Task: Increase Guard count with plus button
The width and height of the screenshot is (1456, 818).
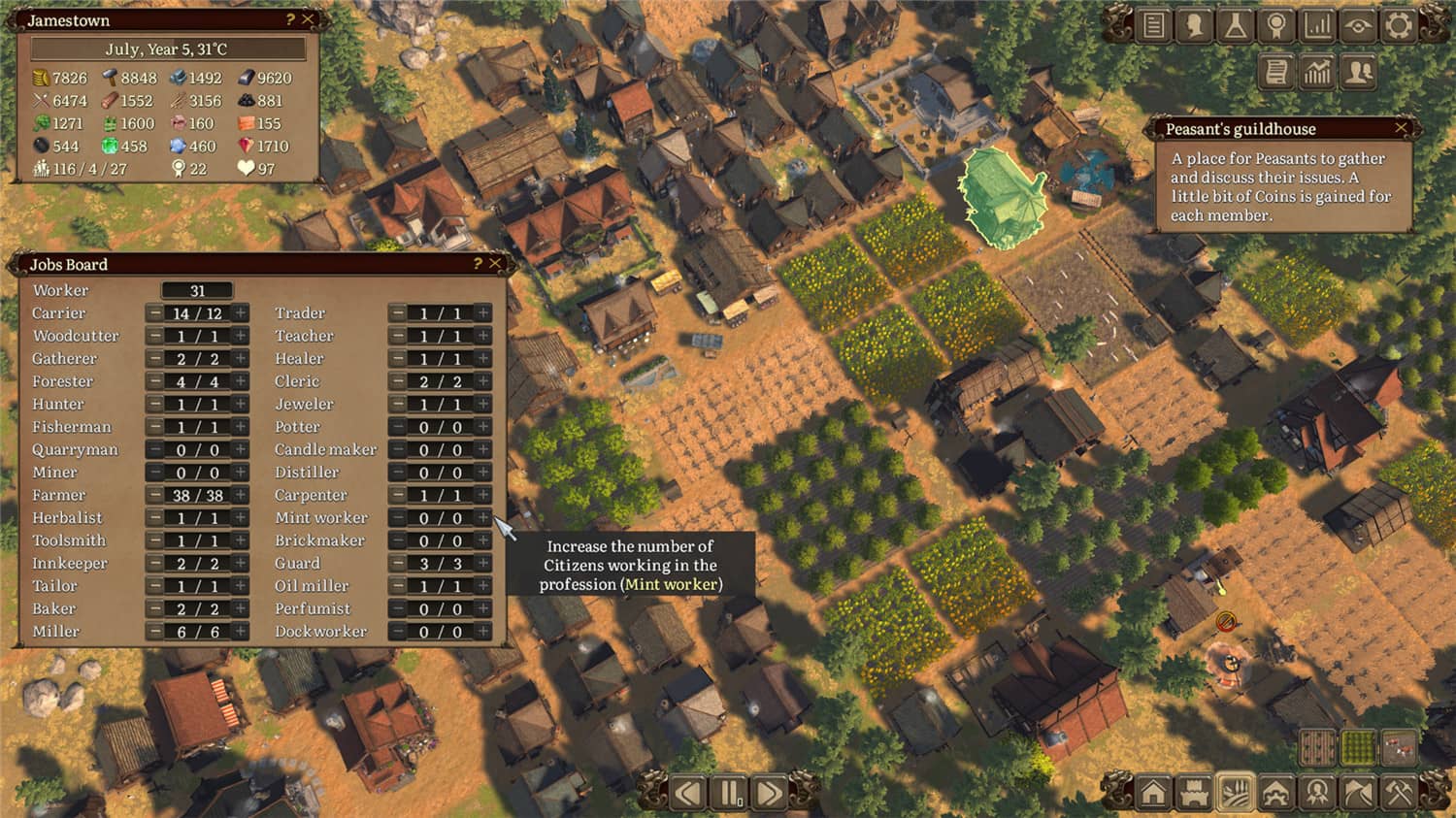Action: coord(482,563)
